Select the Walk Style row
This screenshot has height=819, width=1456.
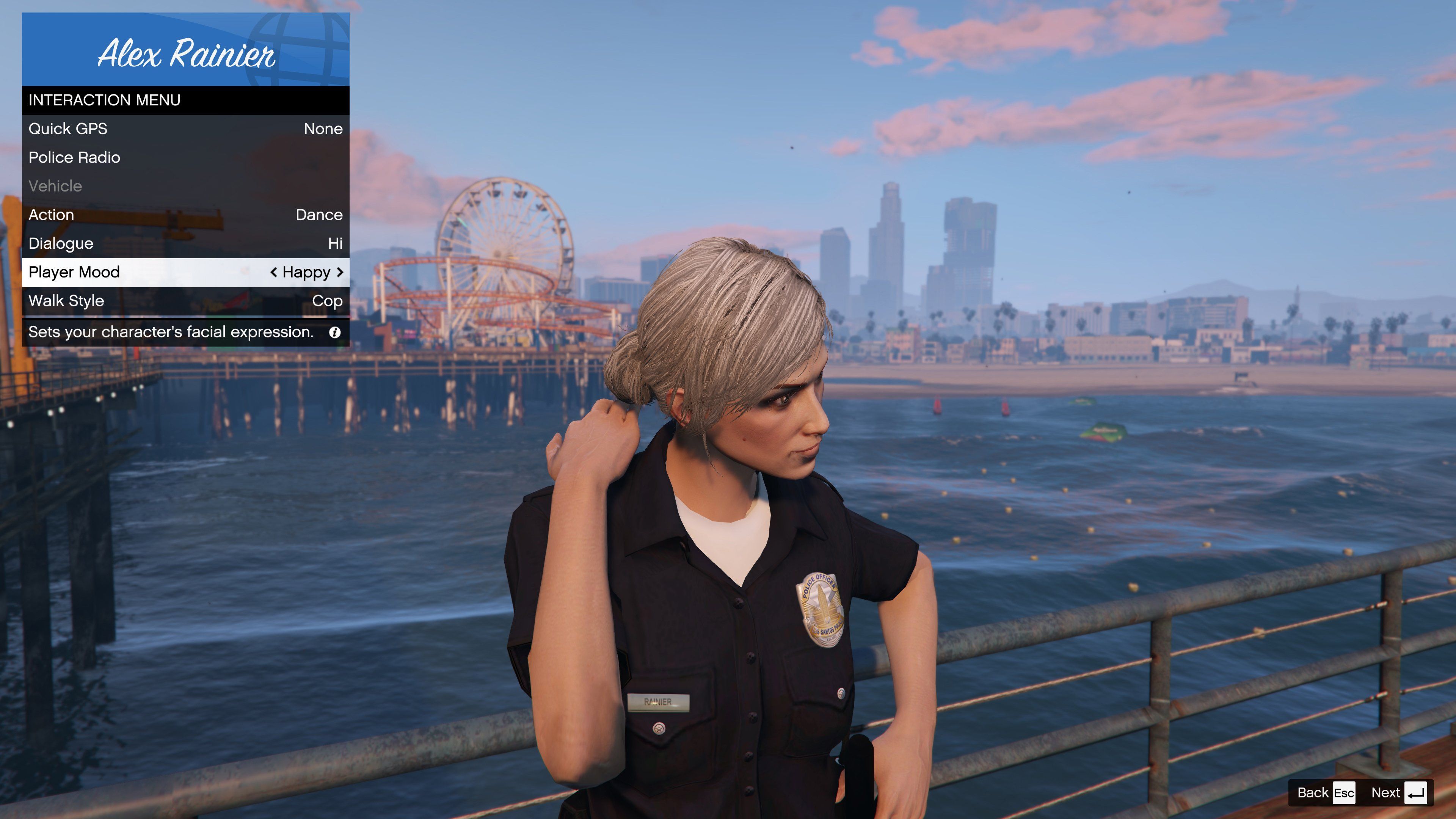click(x=185, y=301)
